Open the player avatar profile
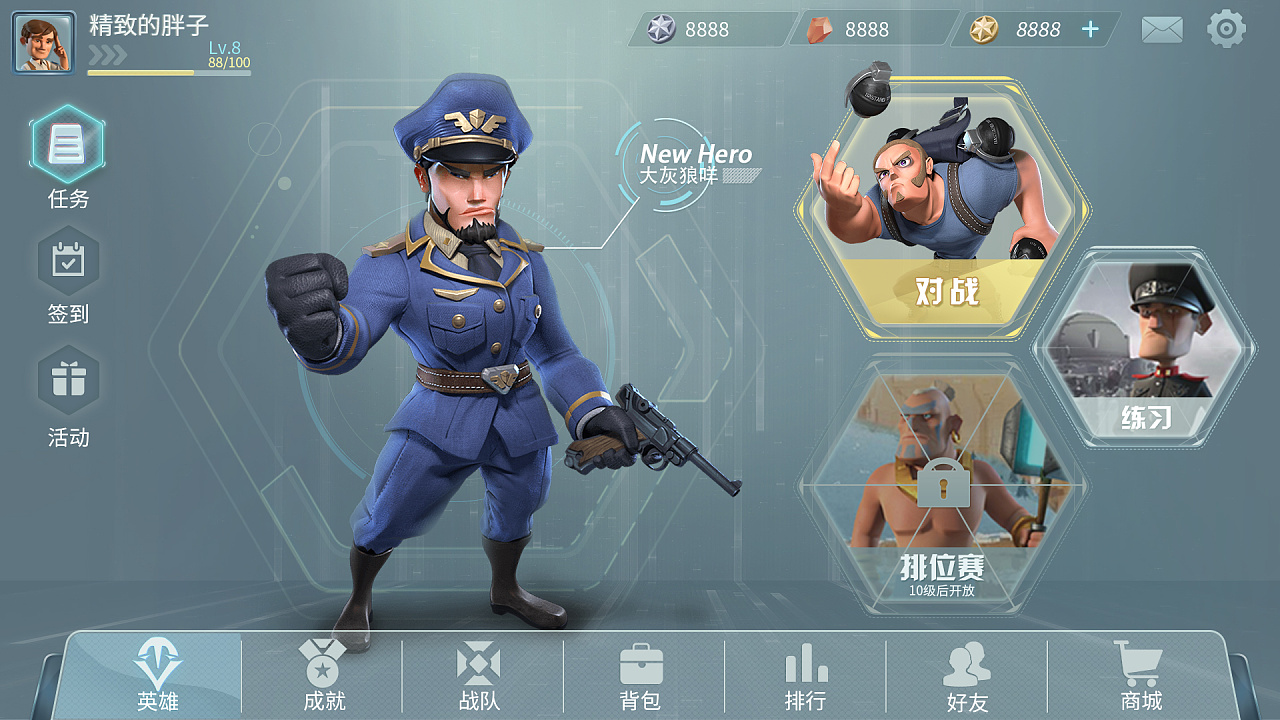 point(43,43)
